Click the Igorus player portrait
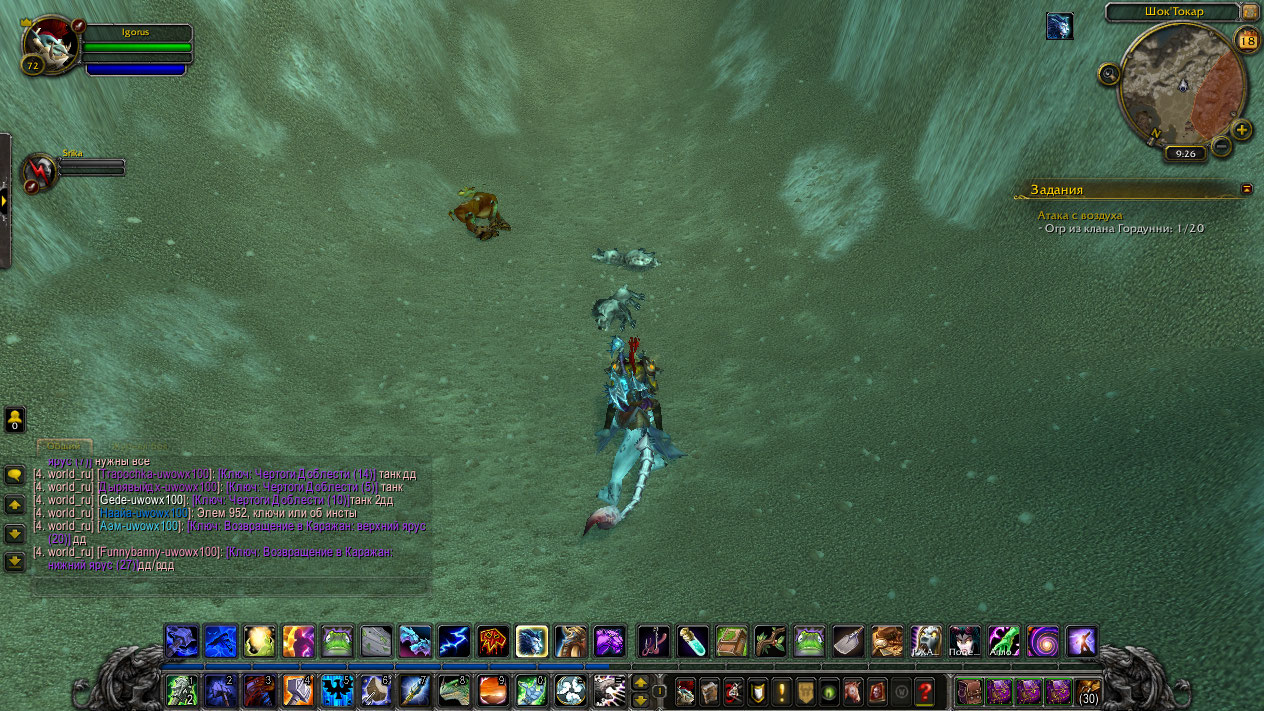1264x711 pixels. 52,44
